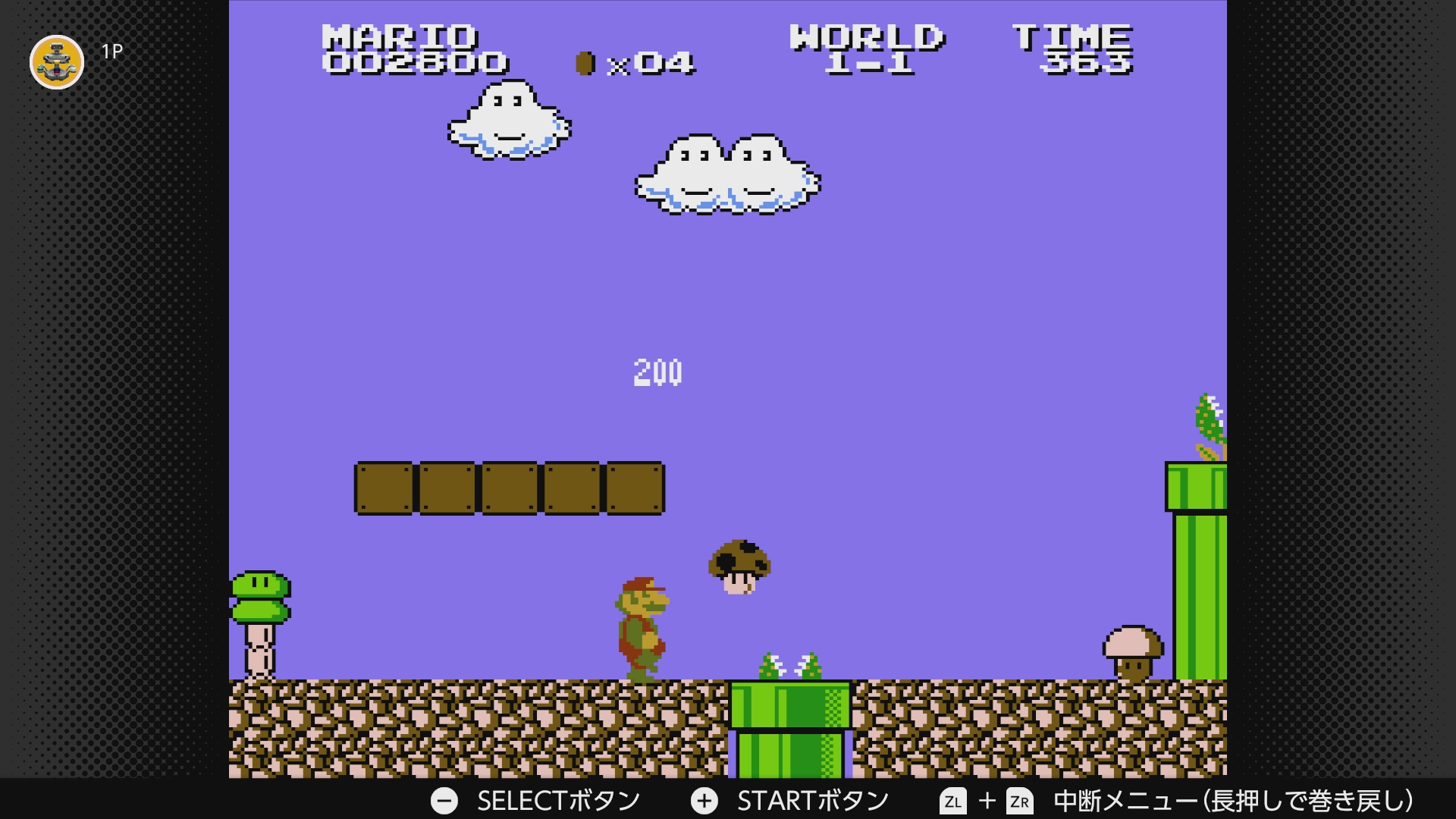Viewport: 1456px width, 819px height.
Task: Click the ZR button icon in bottom bar
Action: click(1019, 799)
